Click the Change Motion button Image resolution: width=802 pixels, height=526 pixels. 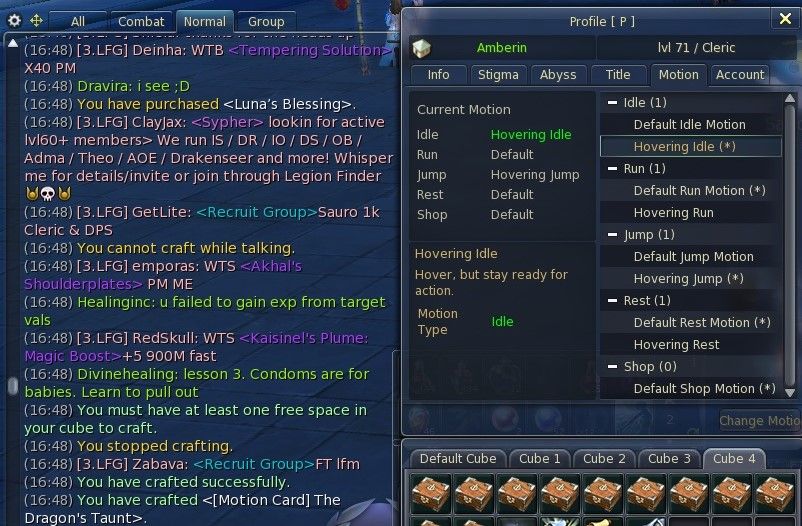point(760,421)
